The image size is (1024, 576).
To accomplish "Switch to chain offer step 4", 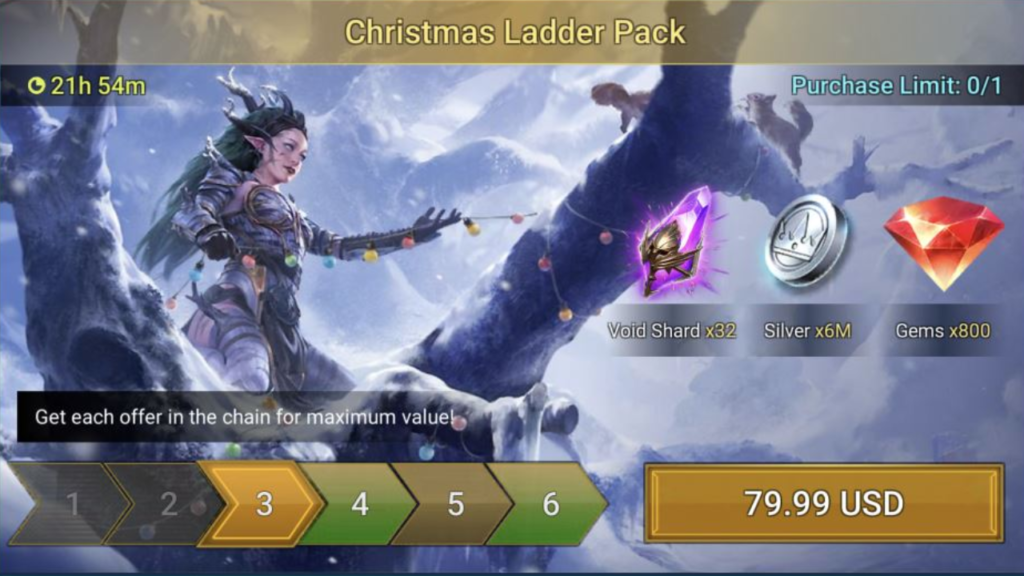I will (x=359, y=504).
